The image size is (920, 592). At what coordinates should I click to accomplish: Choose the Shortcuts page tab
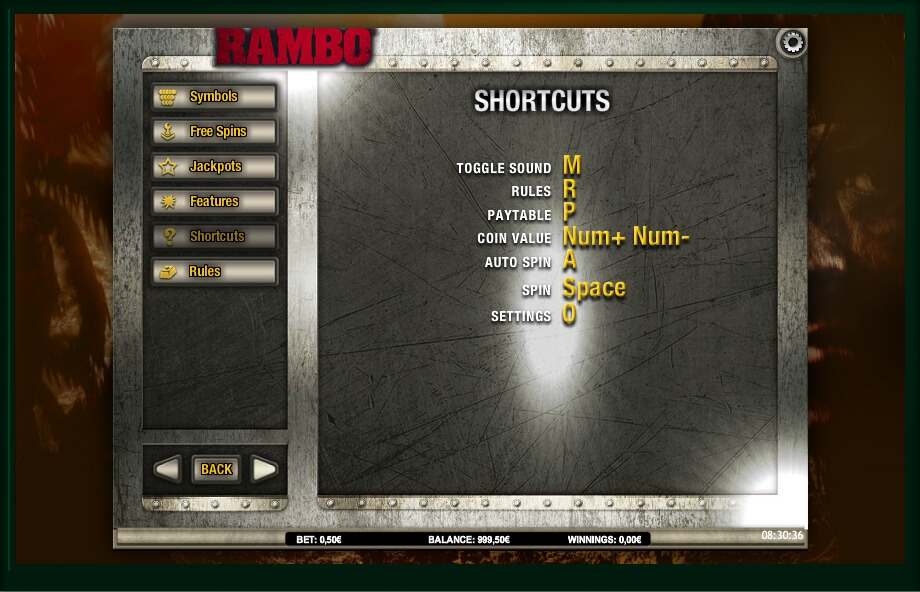coord(214,237)
